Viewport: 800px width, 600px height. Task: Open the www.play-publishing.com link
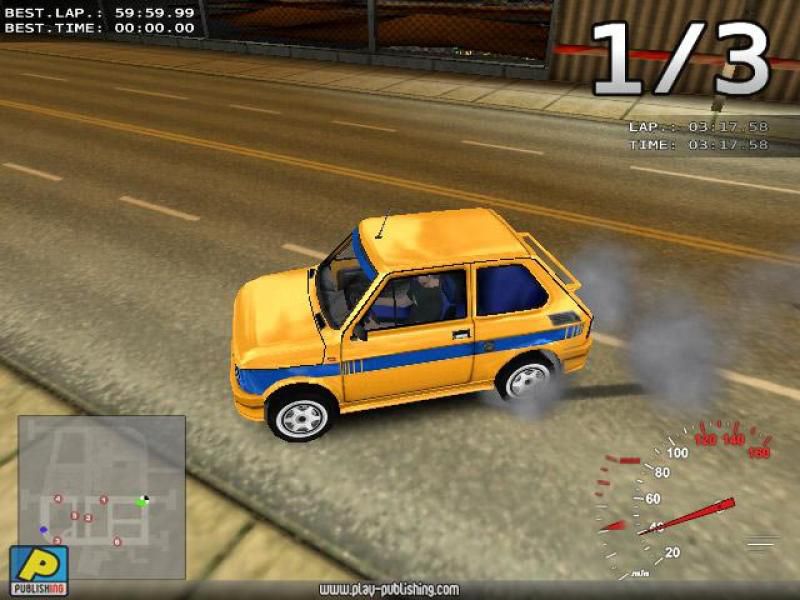[x=389, y=589]
